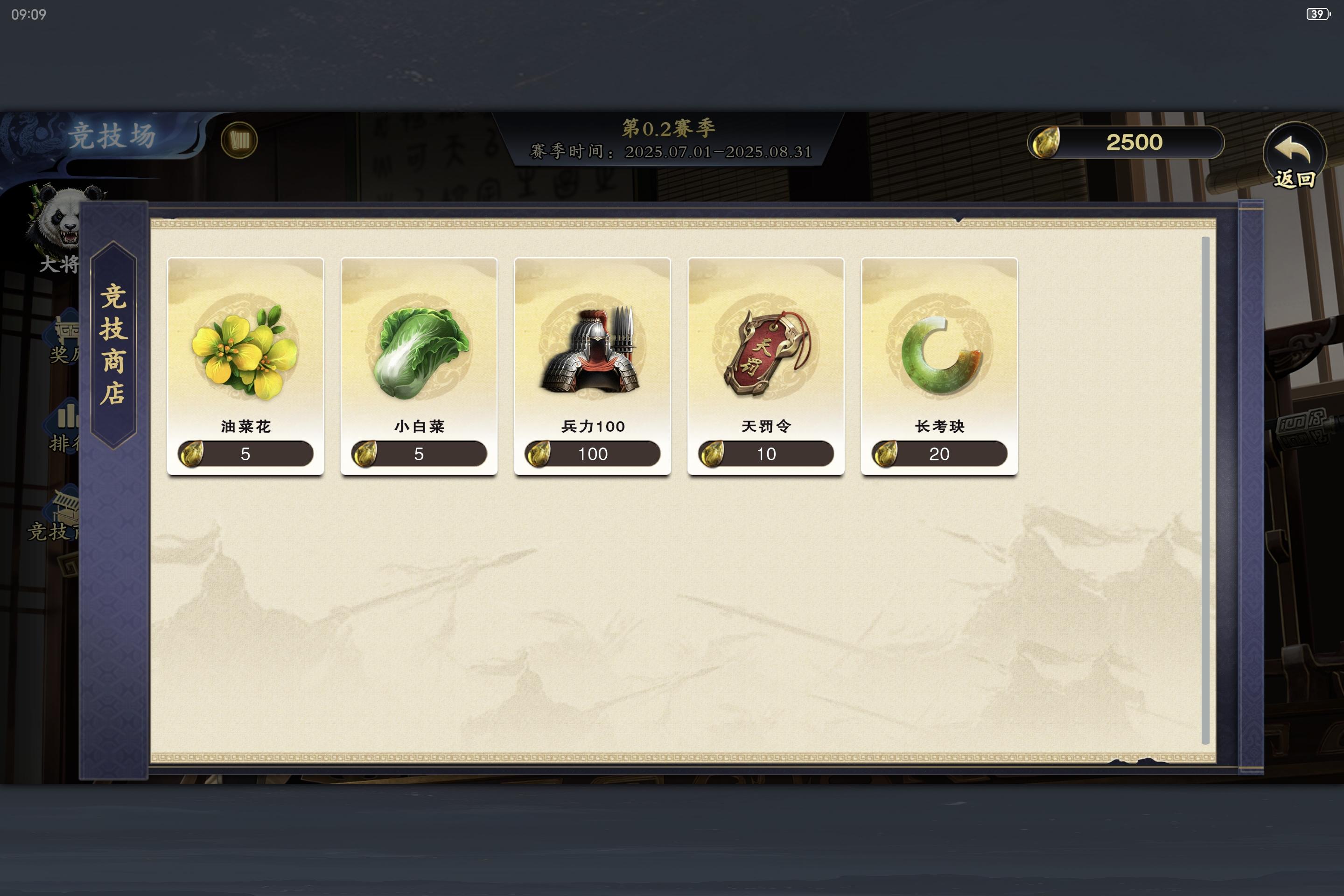1344x896 pixels.
Task: Purchase 长考玦 for 20 currency
Action: 939,453
